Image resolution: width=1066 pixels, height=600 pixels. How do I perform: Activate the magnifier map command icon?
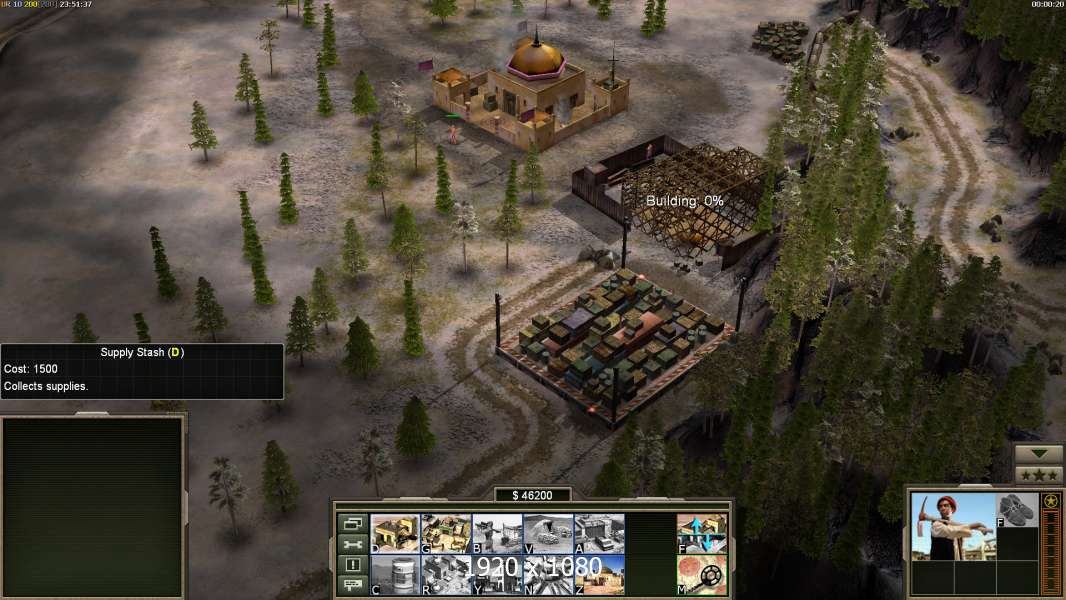pyautogui.click(x=702, y=575)
